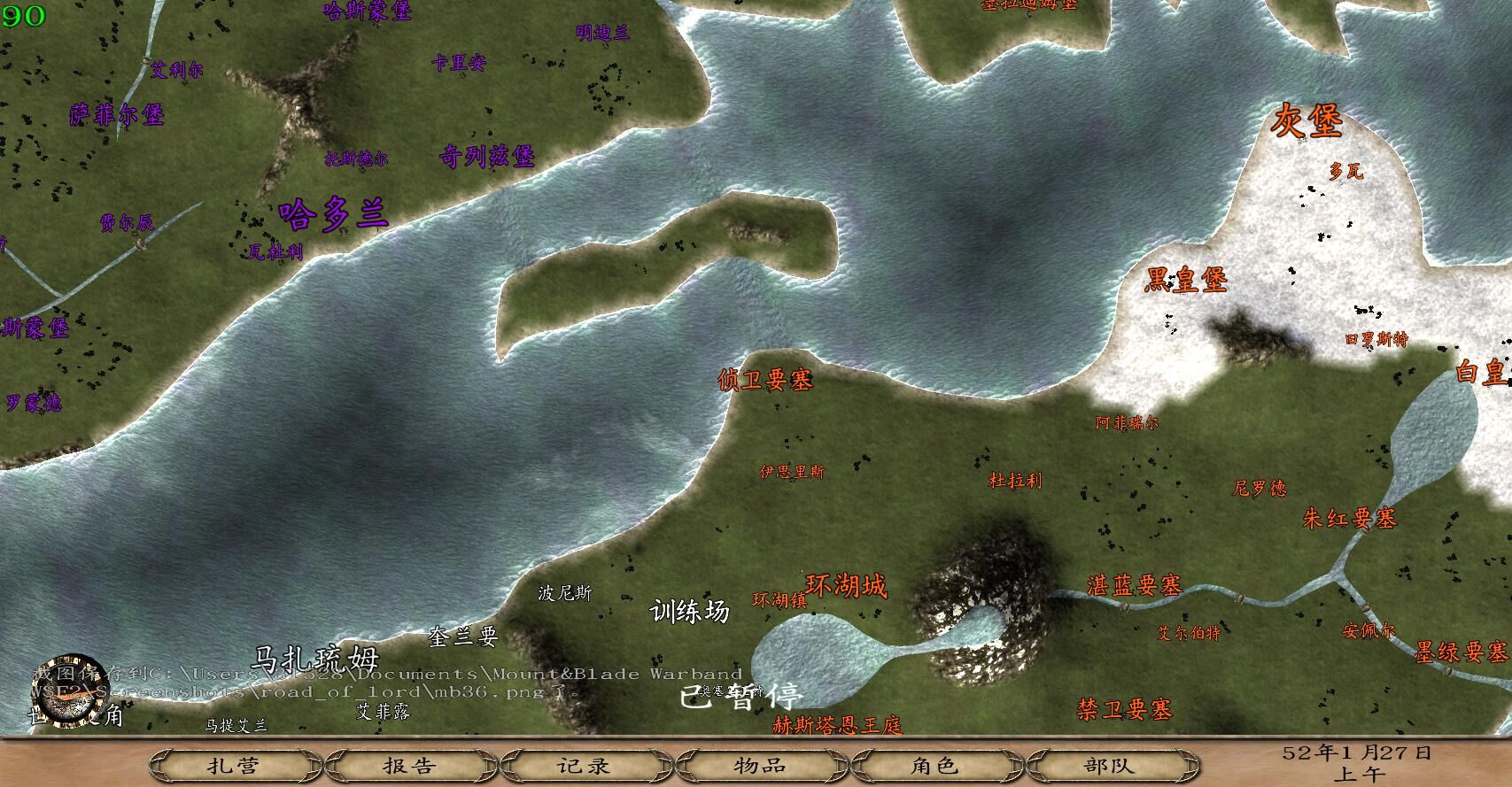Show the 记录 notes log
Viewport: 1512px width, 787px height.
(585, 765)
